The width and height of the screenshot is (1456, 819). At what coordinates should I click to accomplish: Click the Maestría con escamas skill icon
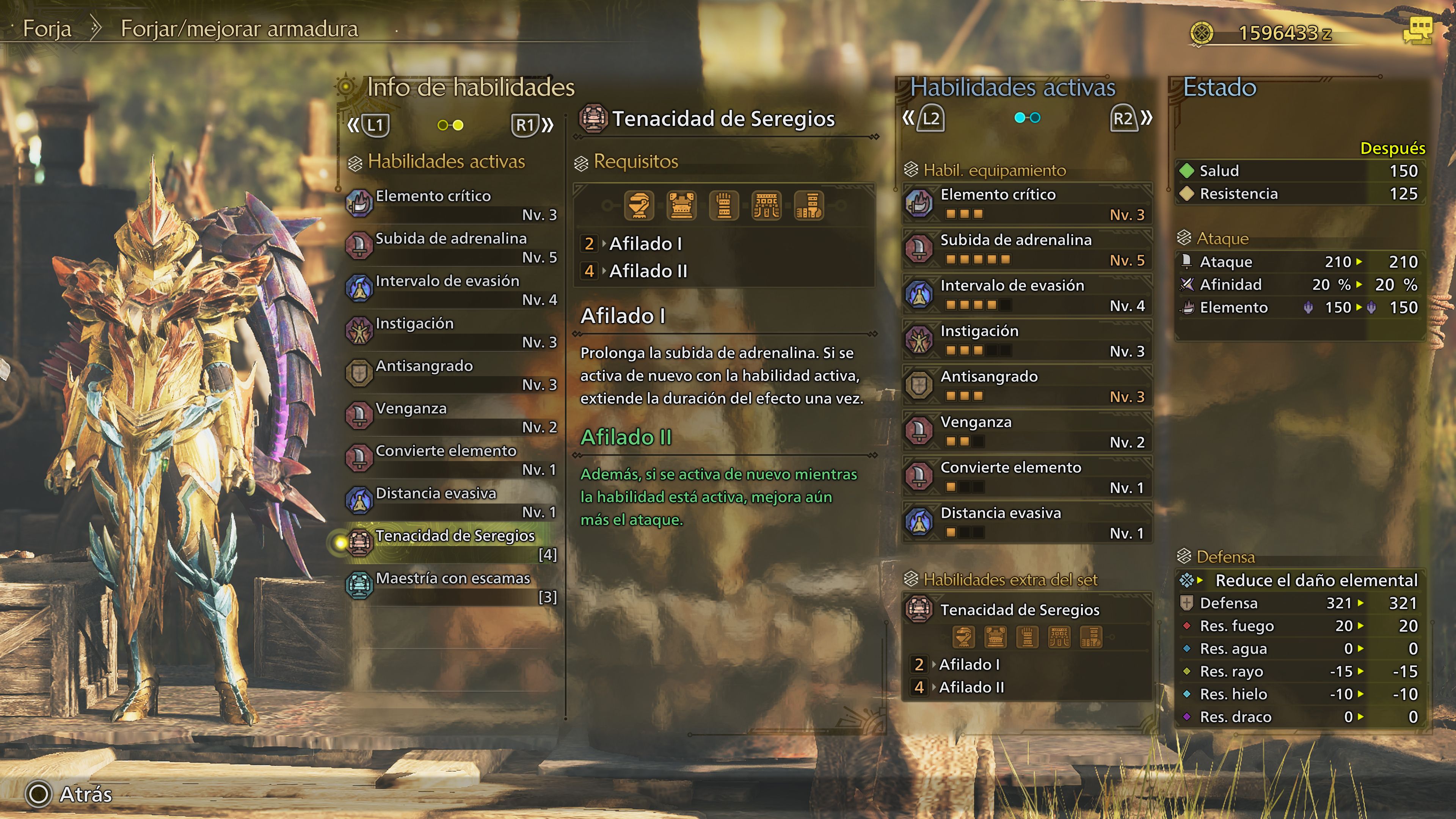pyautogui.click(x=361, y=584)
